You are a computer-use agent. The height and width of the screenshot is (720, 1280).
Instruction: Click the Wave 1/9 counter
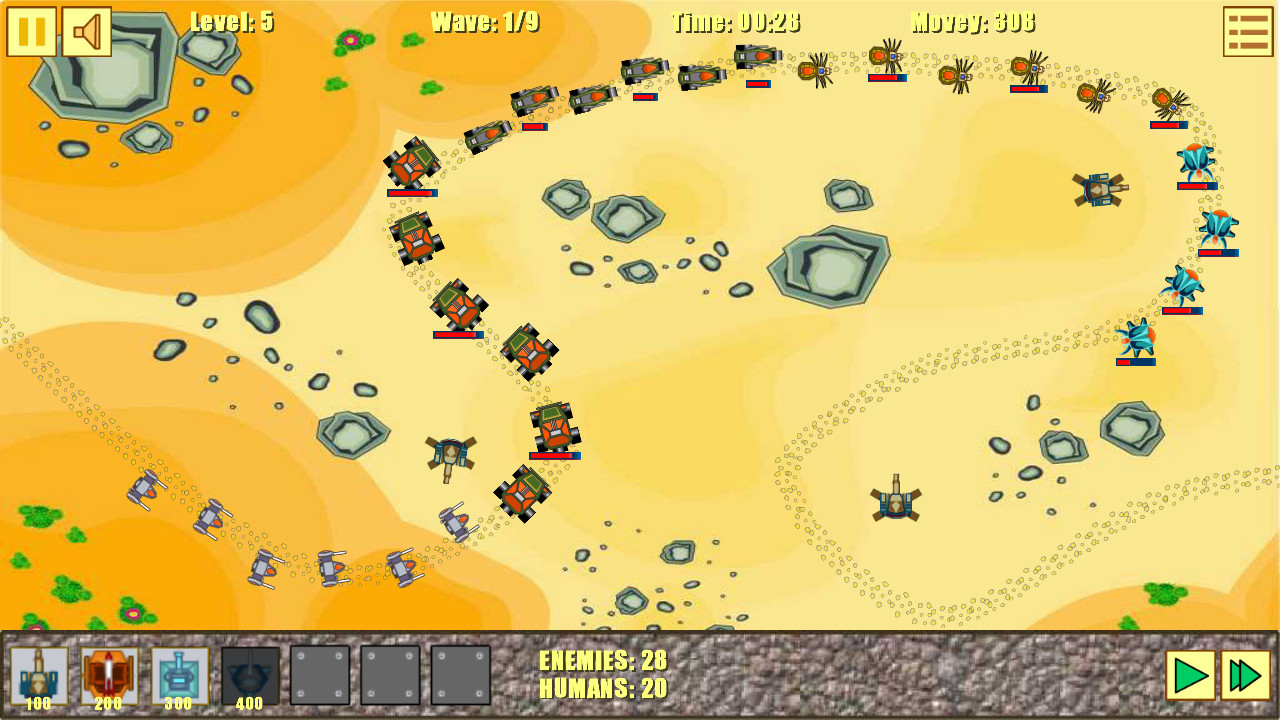point(483,23)
